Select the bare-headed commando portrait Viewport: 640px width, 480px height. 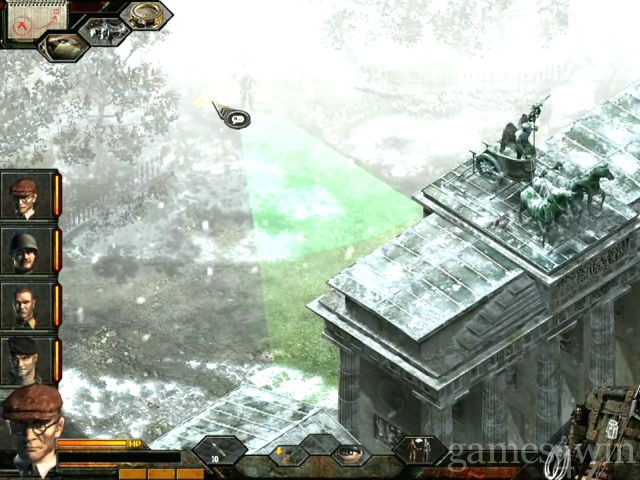[24, 307]
